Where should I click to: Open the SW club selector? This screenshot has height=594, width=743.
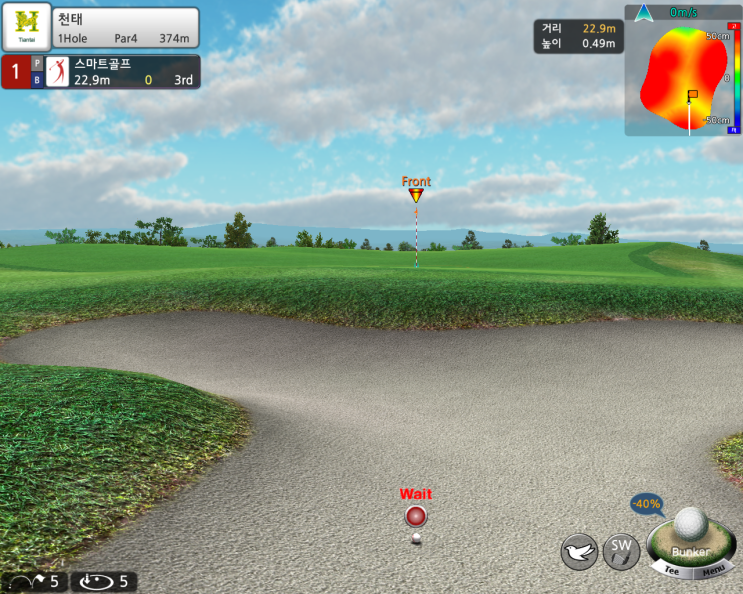[621, 551]
